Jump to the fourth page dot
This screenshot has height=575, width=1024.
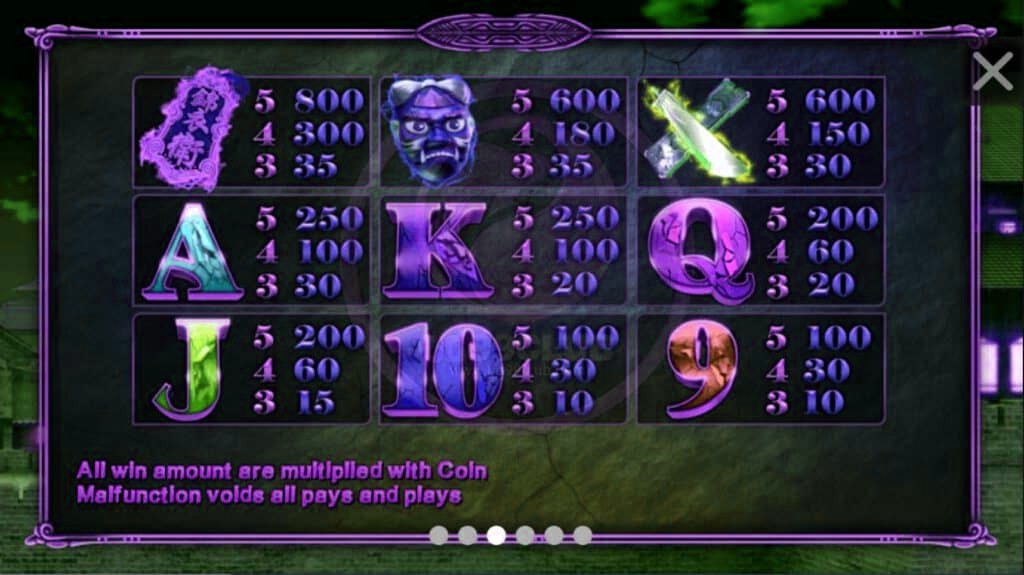525,535
